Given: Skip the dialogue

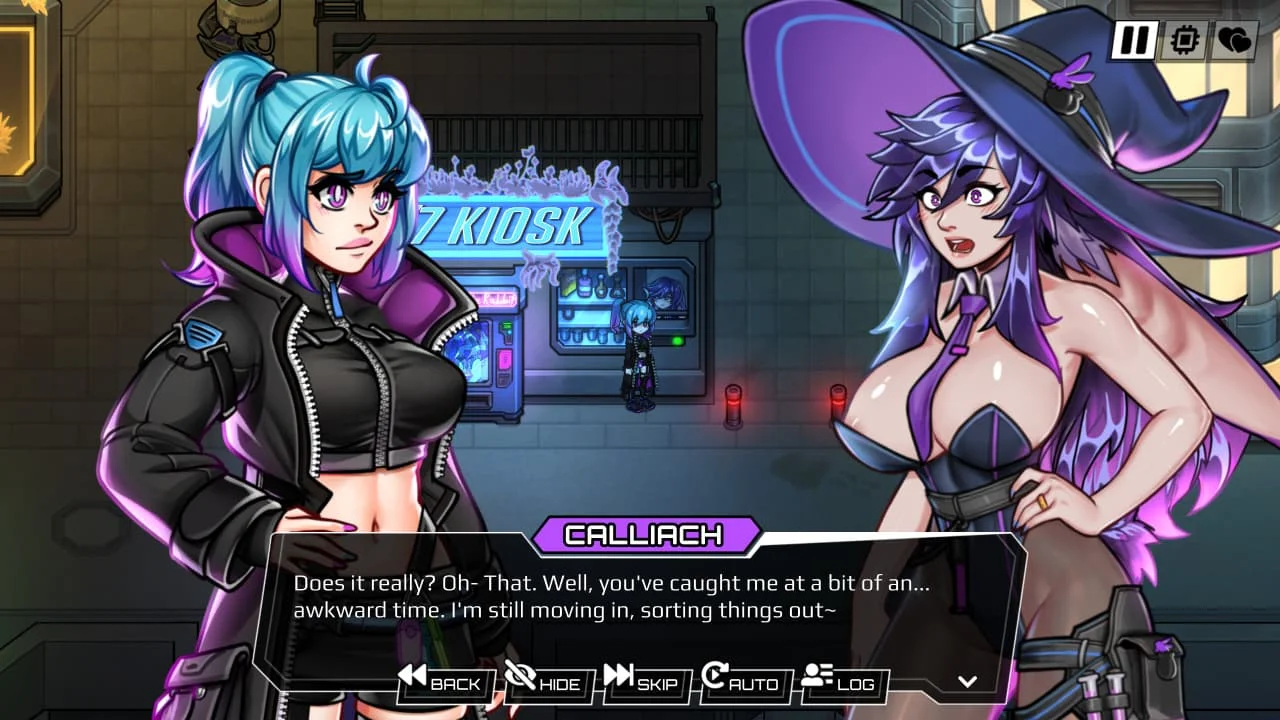Looking at the screenshot, I should click(x=643, y=683).
